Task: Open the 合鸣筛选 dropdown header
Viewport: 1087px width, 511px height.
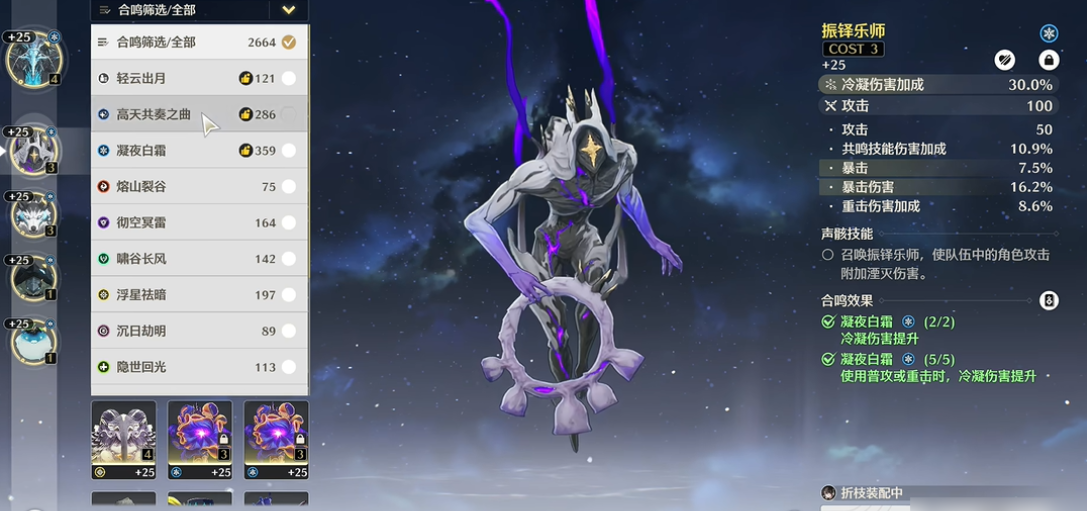Action: pyautogui.click(x=199, y=10)
